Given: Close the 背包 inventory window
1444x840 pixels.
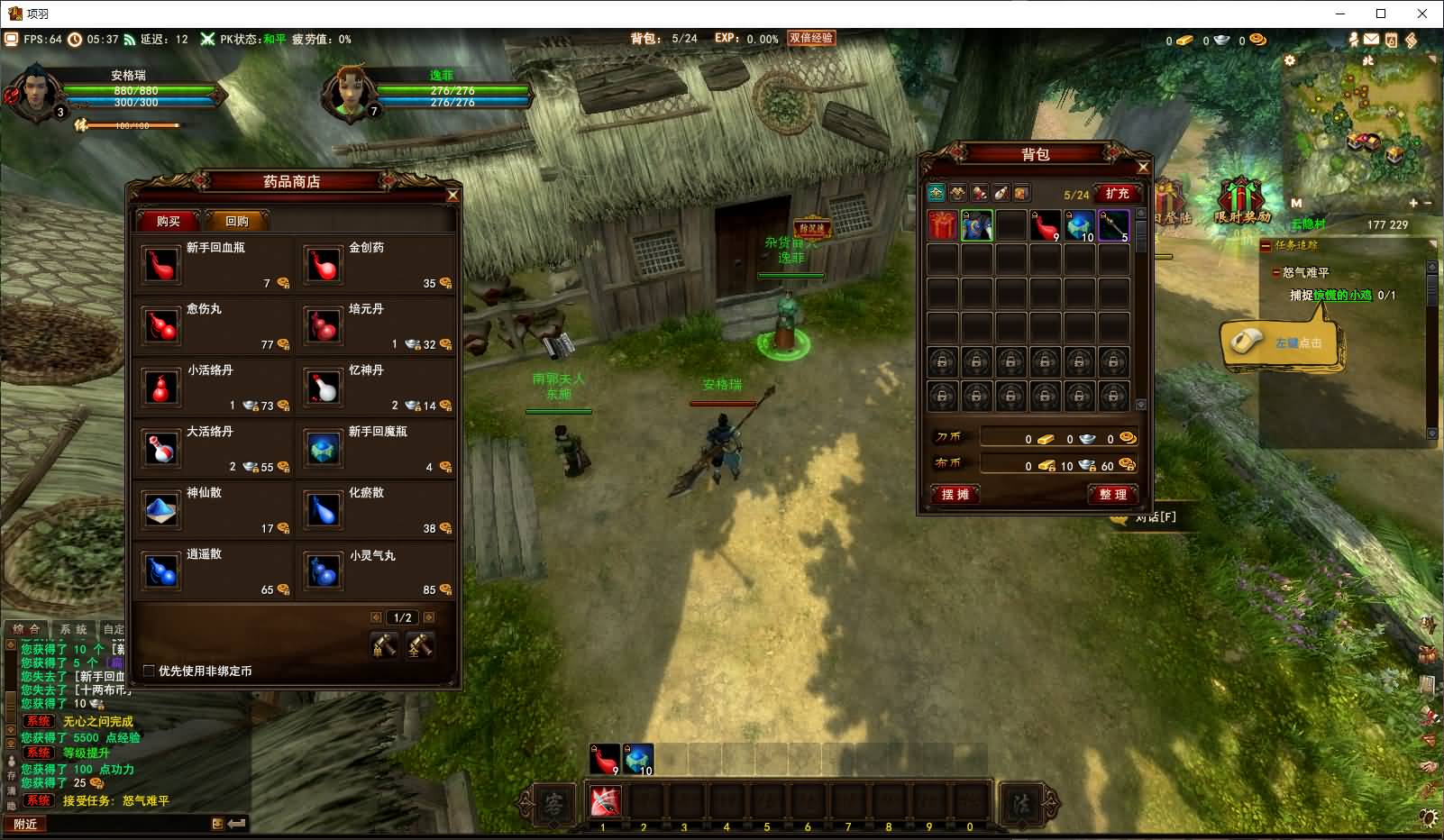Looking at the screenshot, I should pyautogui.click(x=1143, y=167).
